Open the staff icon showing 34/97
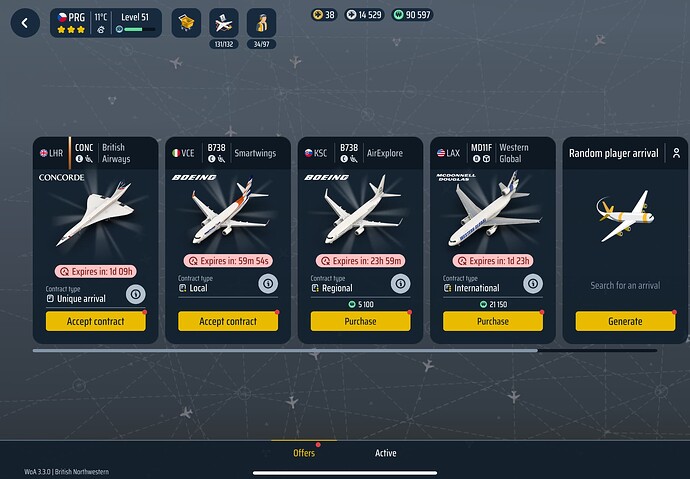This screenshot has width=690, height=479. [262, 22]
